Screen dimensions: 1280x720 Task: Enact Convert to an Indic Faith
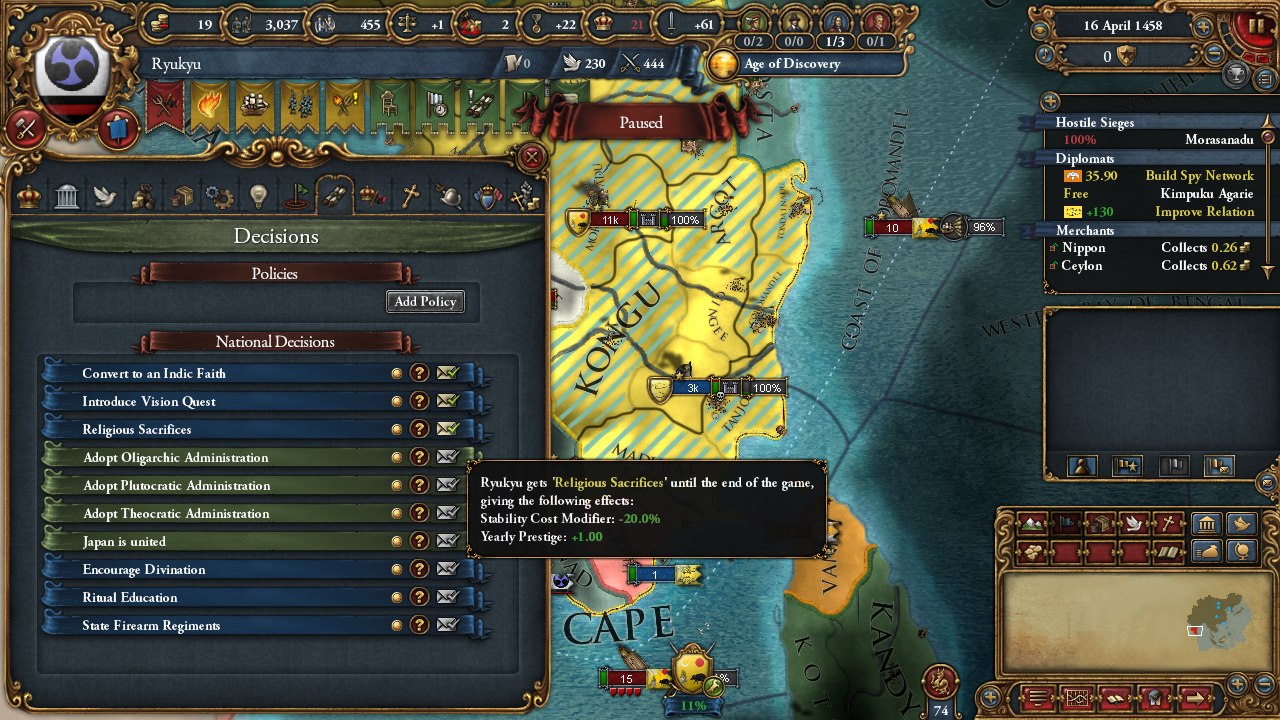click(x=447, y=373)
